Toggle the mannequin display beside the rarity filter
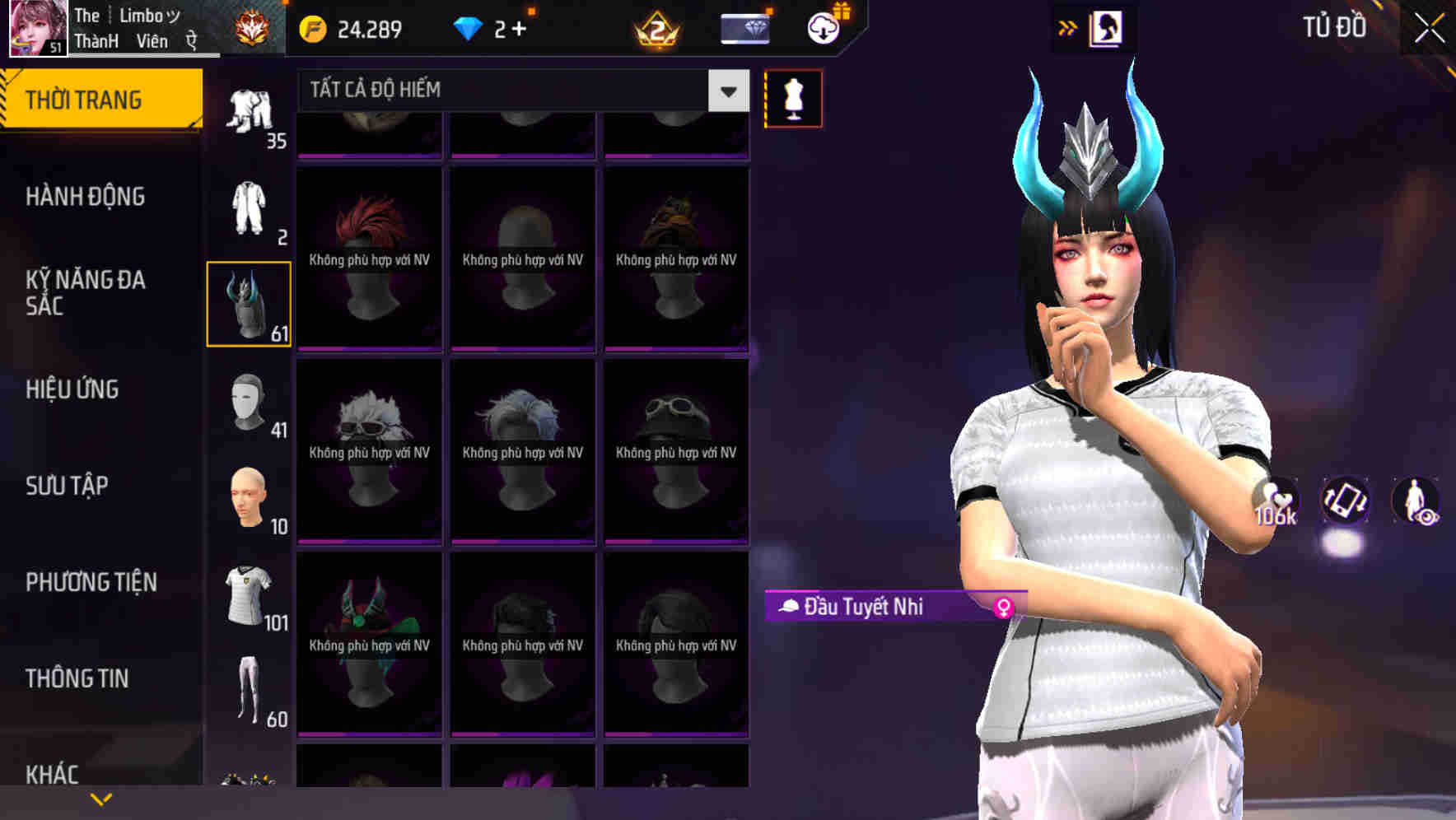Viewport: 1456px width, 820px height. coord(793,97)
